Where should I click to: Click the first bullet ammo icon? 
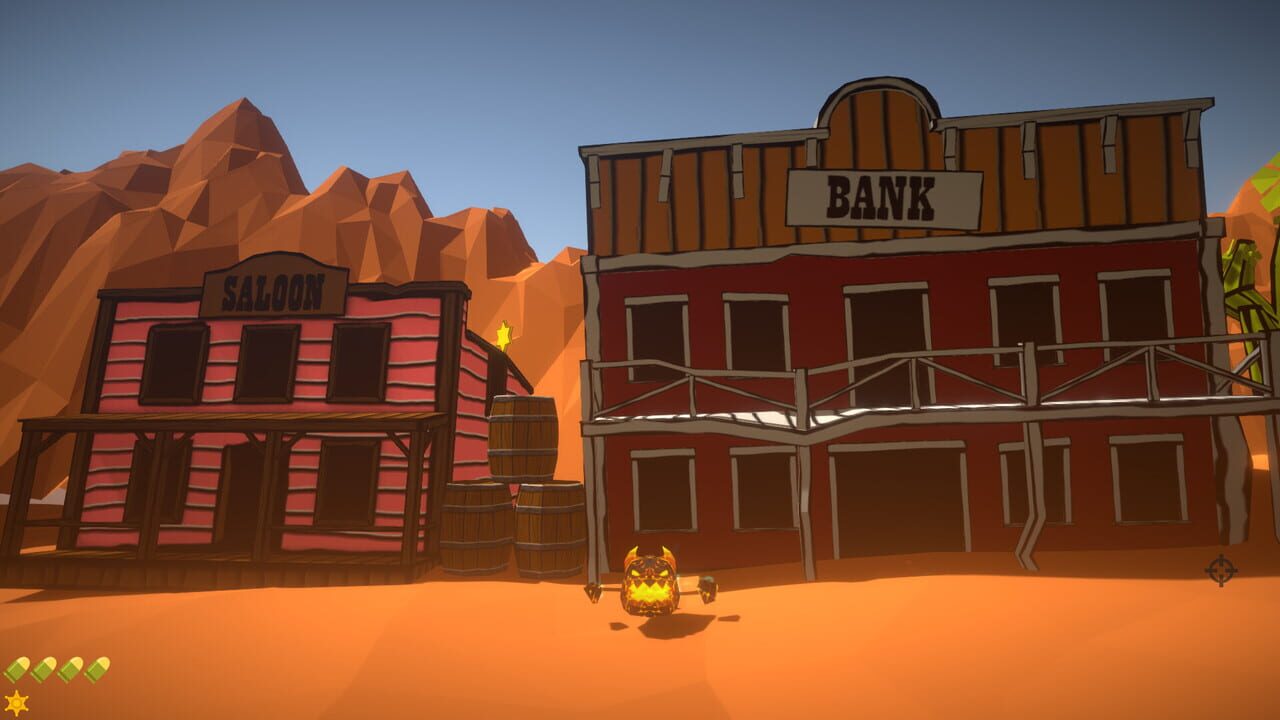(x=17, y=668)
